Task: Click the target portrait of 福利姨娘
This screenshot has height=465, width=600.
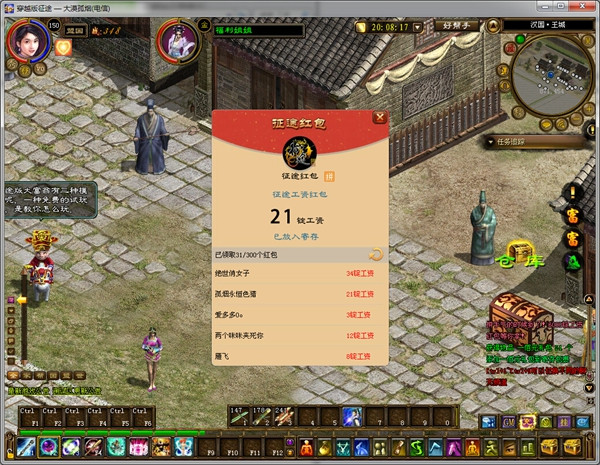Action: coord(178,44)
